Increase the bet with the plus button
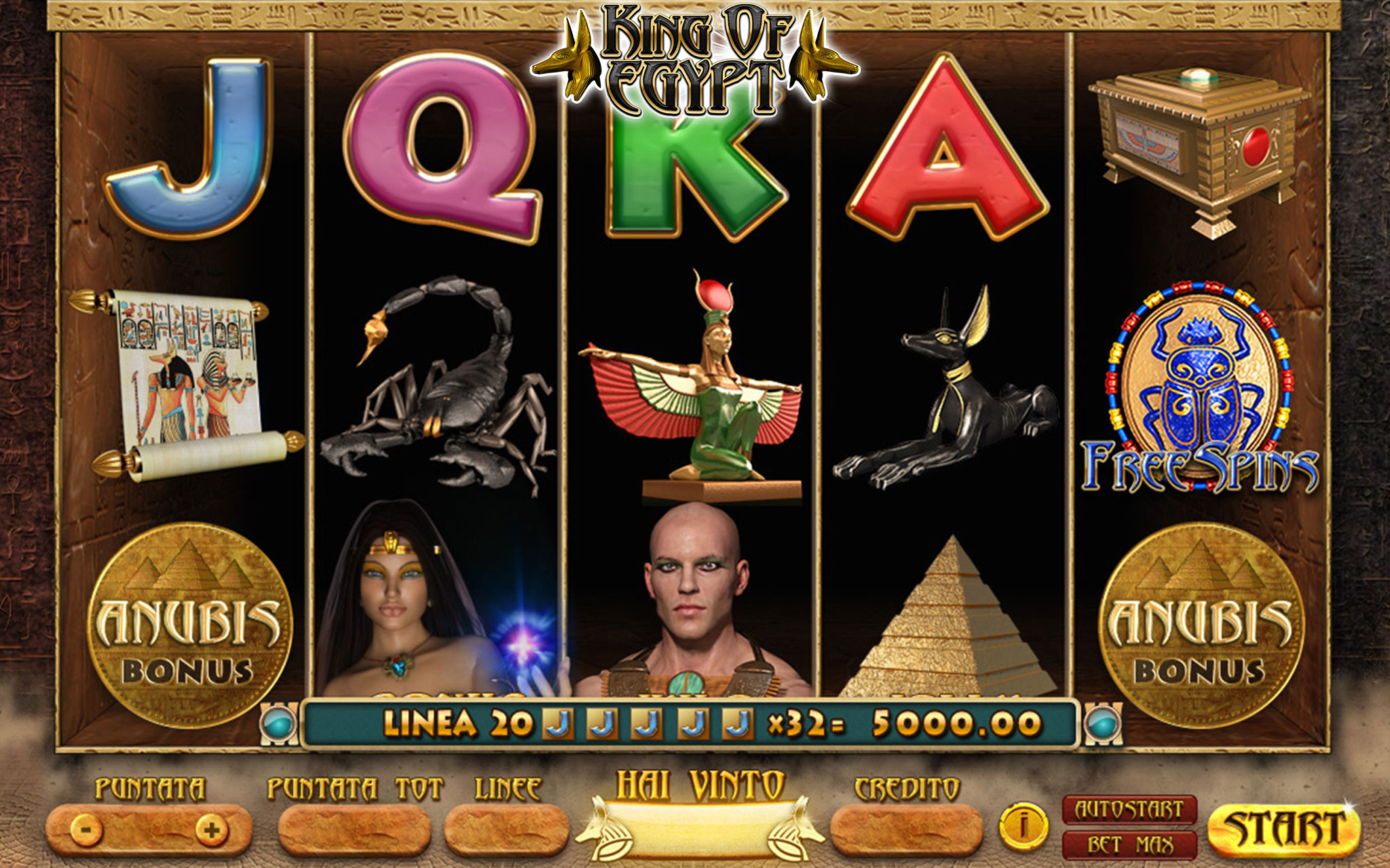 click(x=211, y=829)
